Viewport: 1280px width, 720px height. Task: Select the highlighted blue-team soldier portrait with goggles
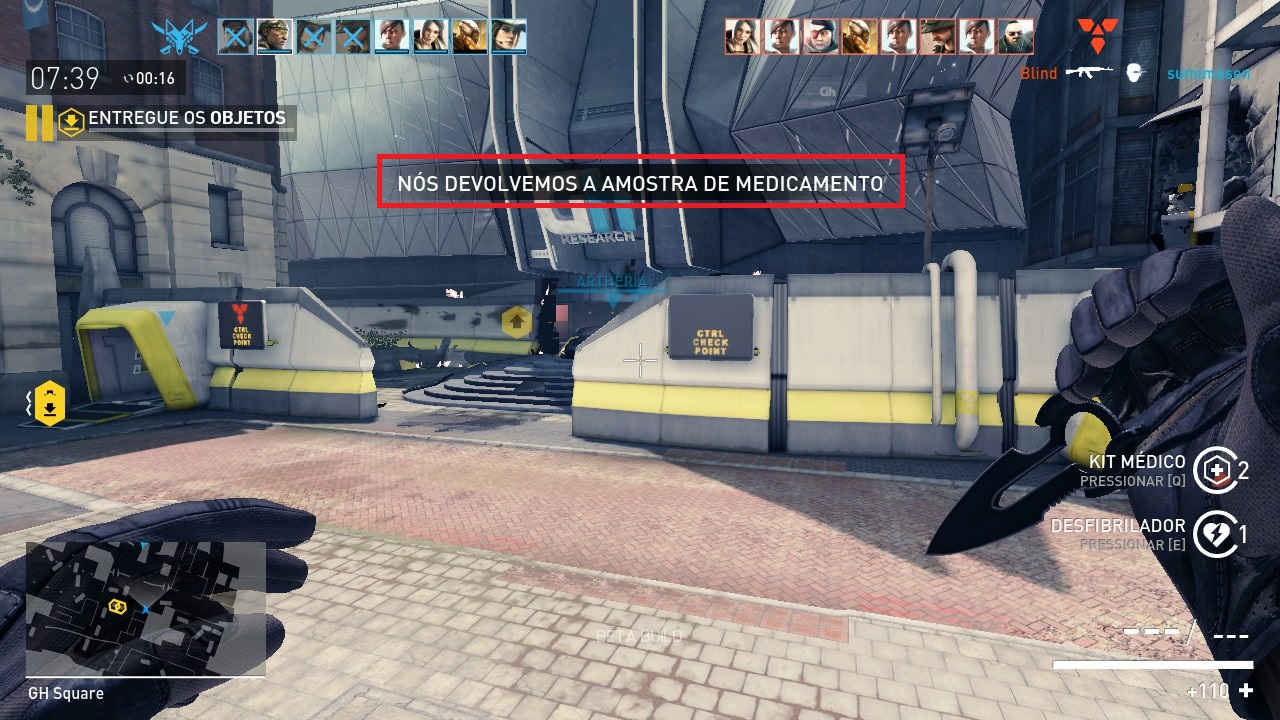pyautogui.click(x=274, y=38)
